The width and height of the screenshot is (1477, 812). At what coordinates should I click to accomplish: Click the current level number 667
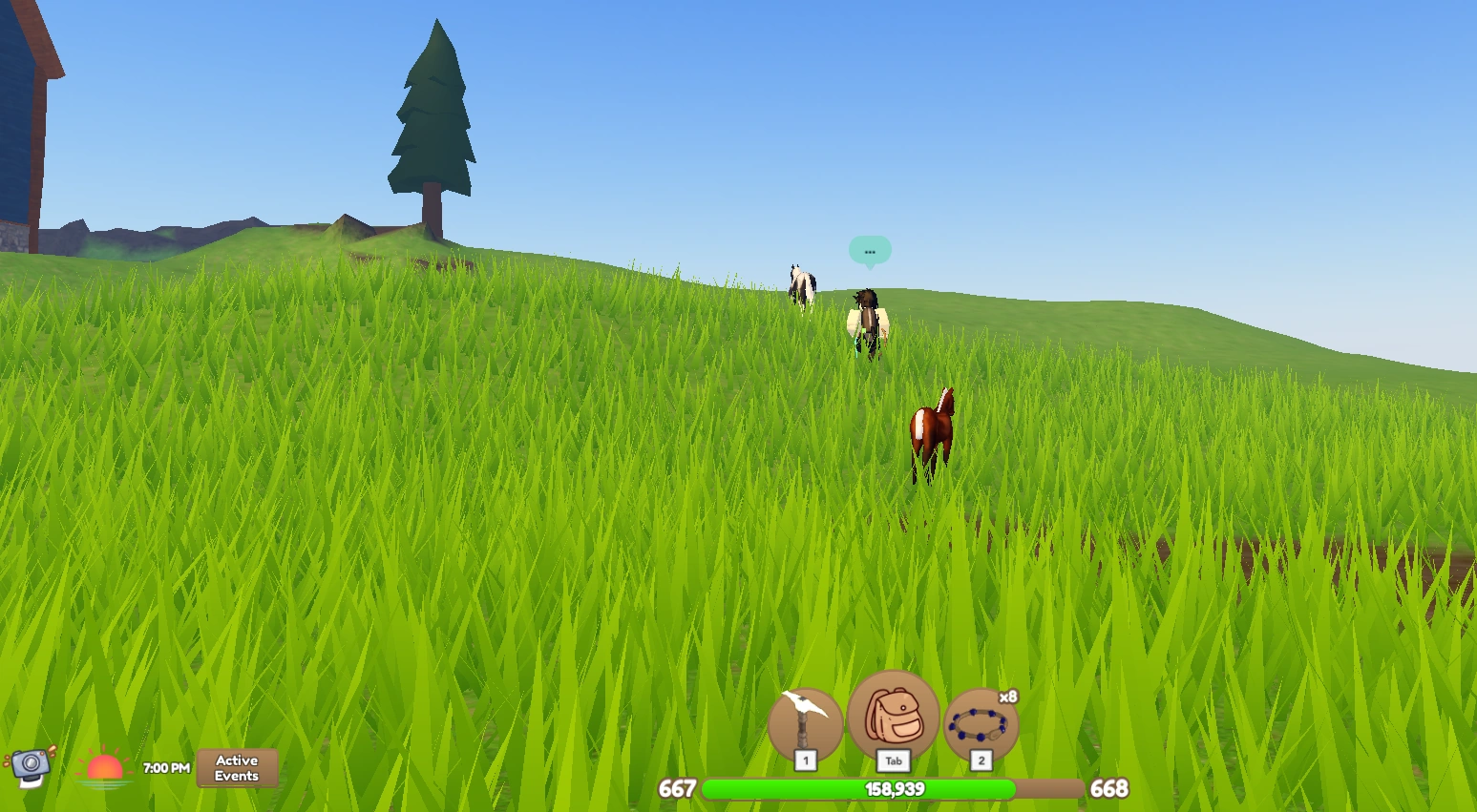pyautogui.click(x=677, y=790)
